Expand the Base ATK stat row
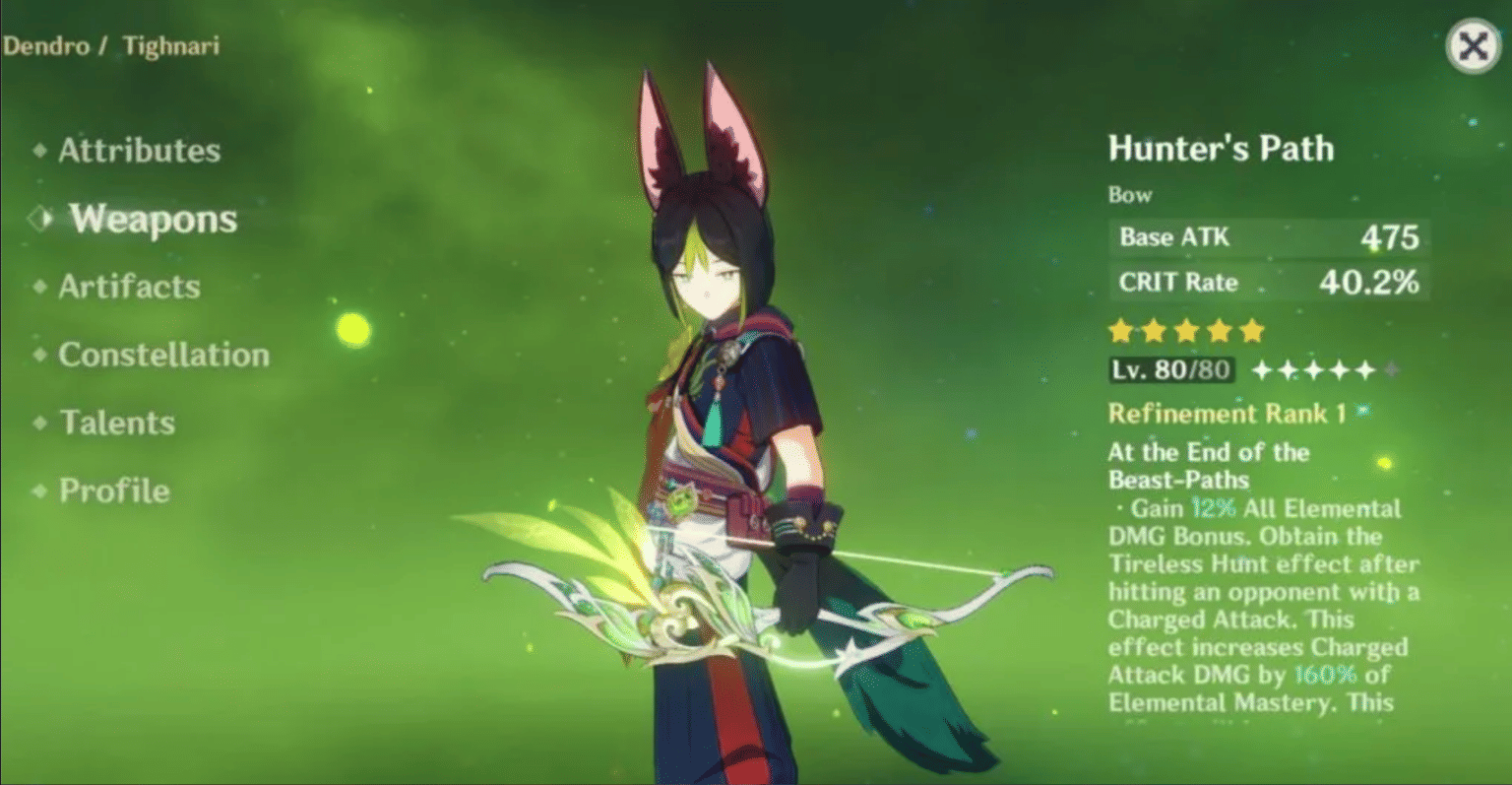This screenshot has width=1512, height=785. [x=1268, y=237]
